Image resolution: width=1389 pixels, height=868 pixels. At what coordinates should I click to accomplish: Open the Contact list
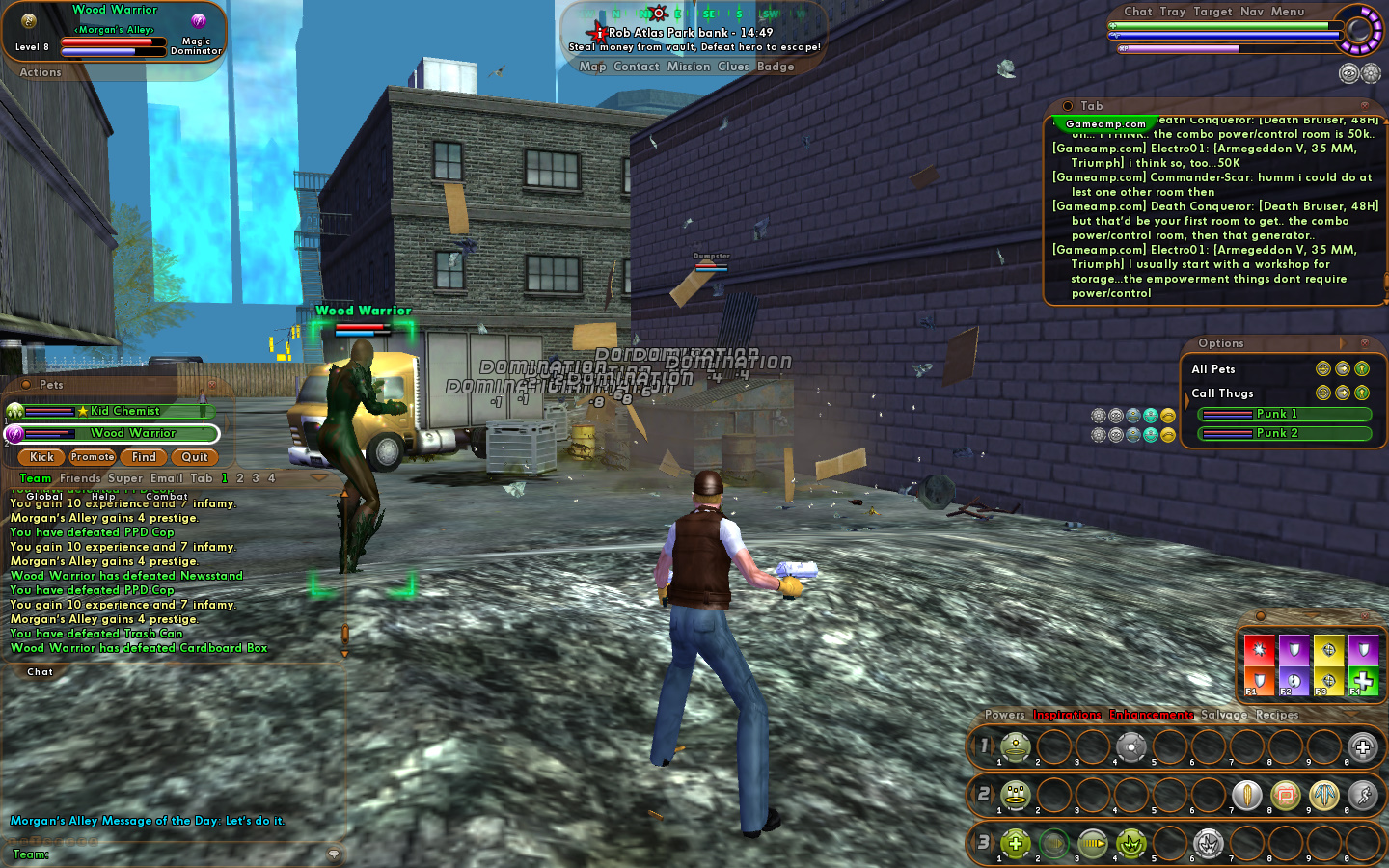pos(636,67)
